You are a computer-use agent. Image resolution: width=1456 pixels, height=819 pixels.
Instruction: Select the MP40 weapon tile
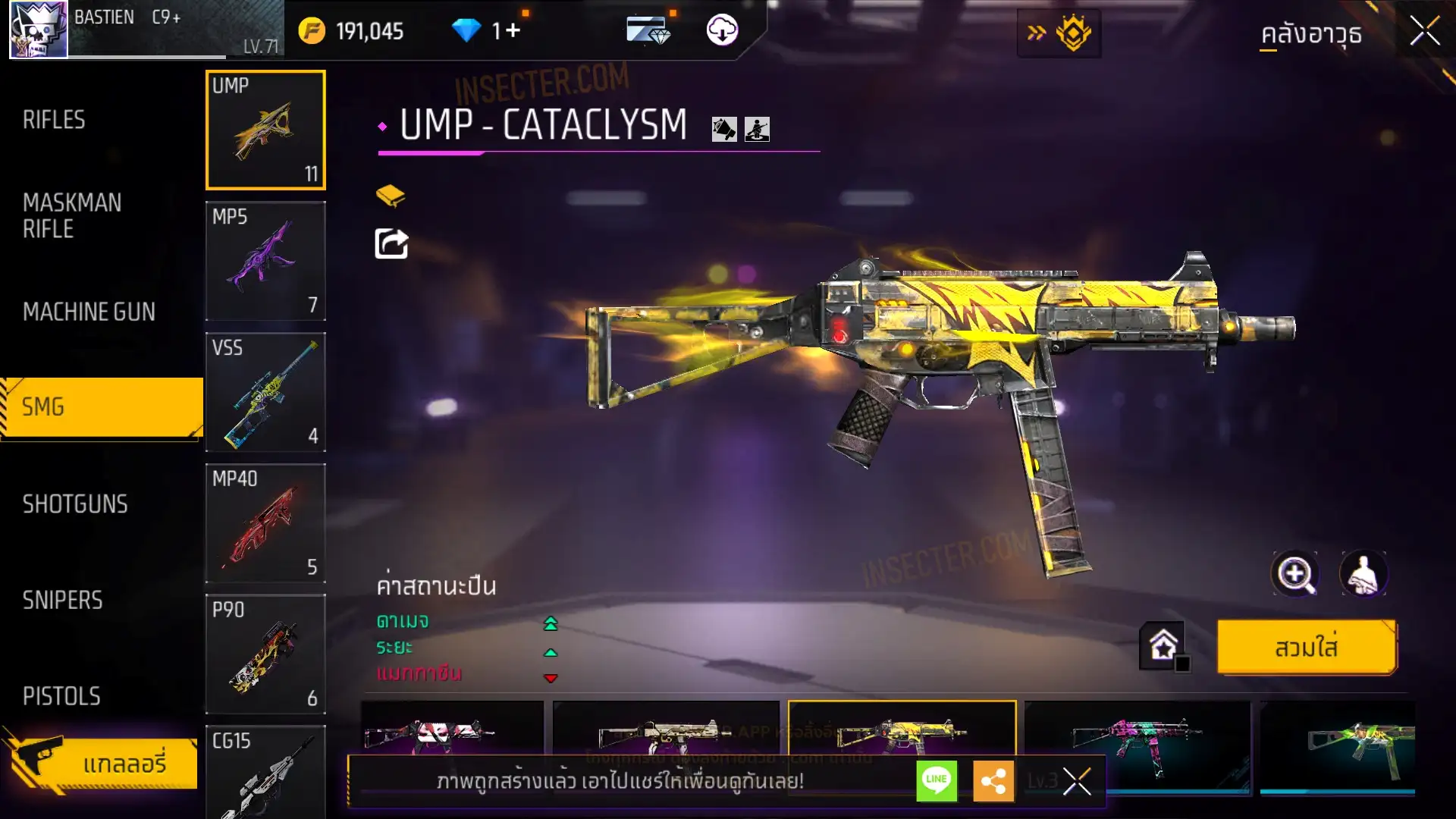(265, 523)
